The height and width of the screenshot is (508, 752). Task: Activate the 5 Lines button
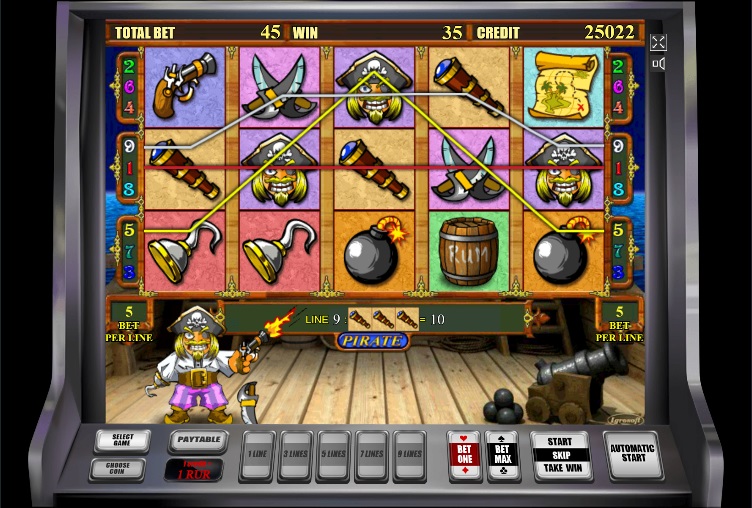pos(334,456)
